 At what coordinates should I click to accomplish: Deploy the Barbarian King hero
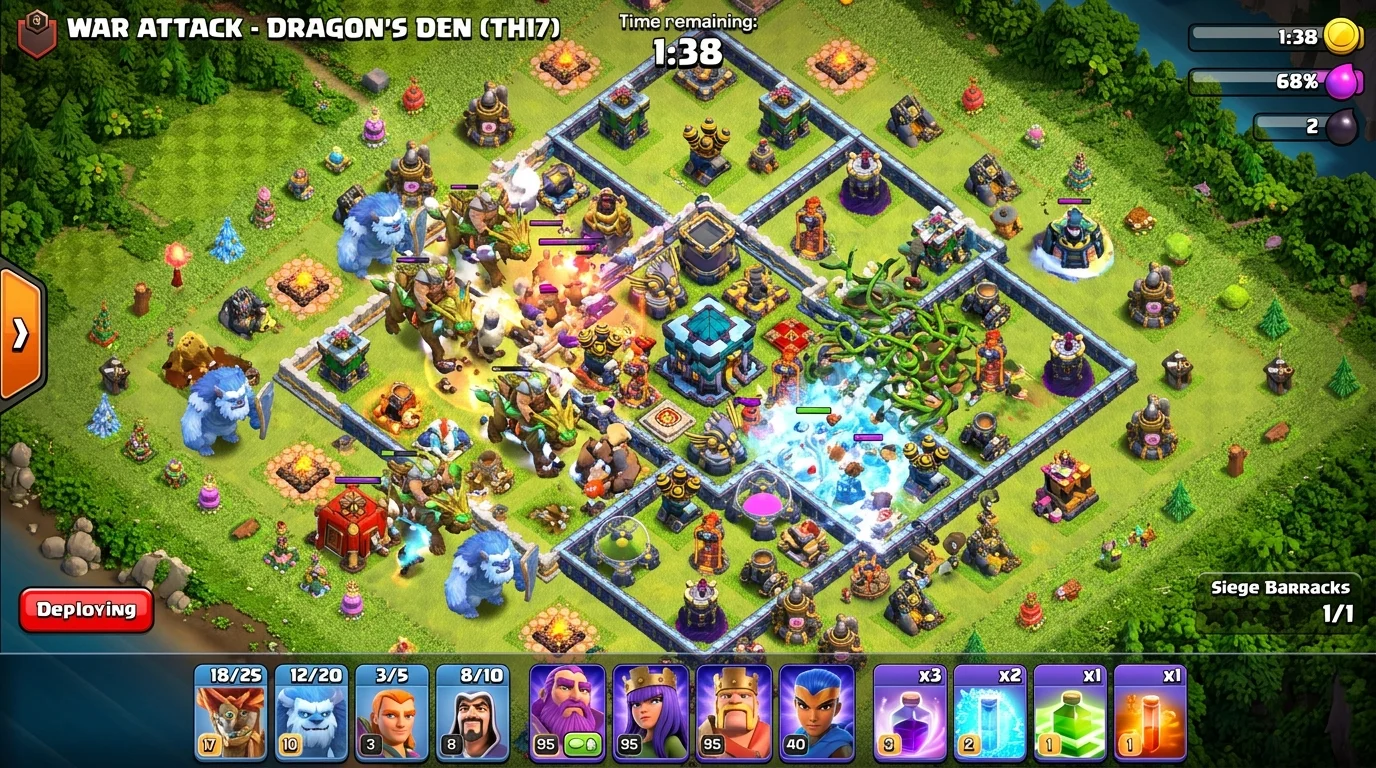pos(733,712)
